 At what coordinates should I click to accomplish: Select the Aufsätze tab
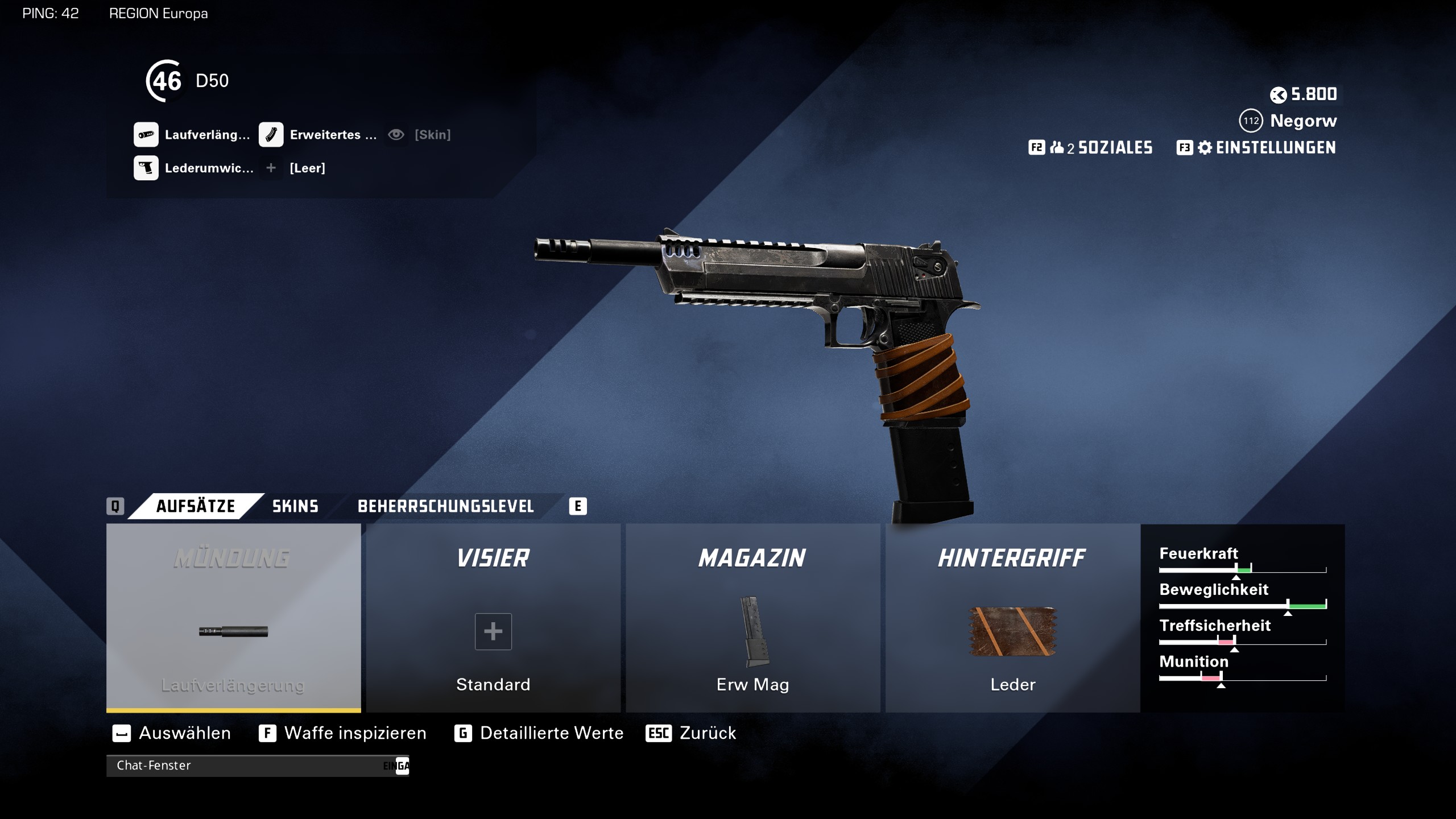point(195,506)
